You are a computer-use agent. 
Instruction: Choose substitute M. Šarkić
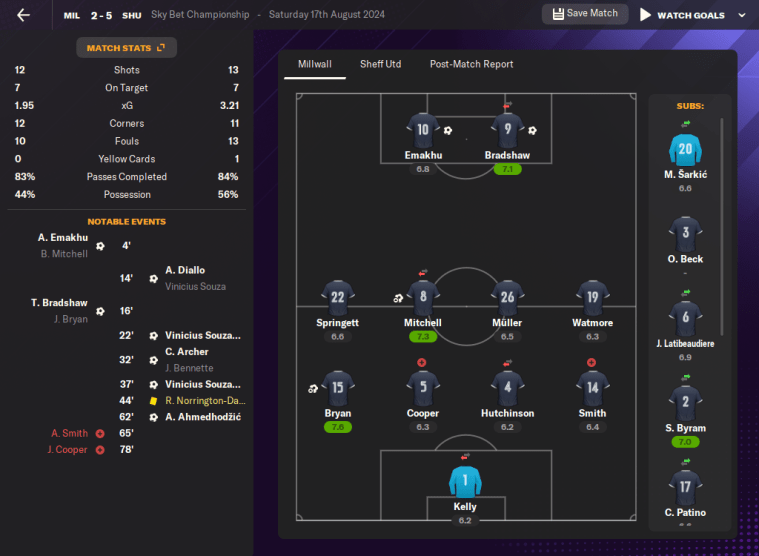click(x=685, y=151)
